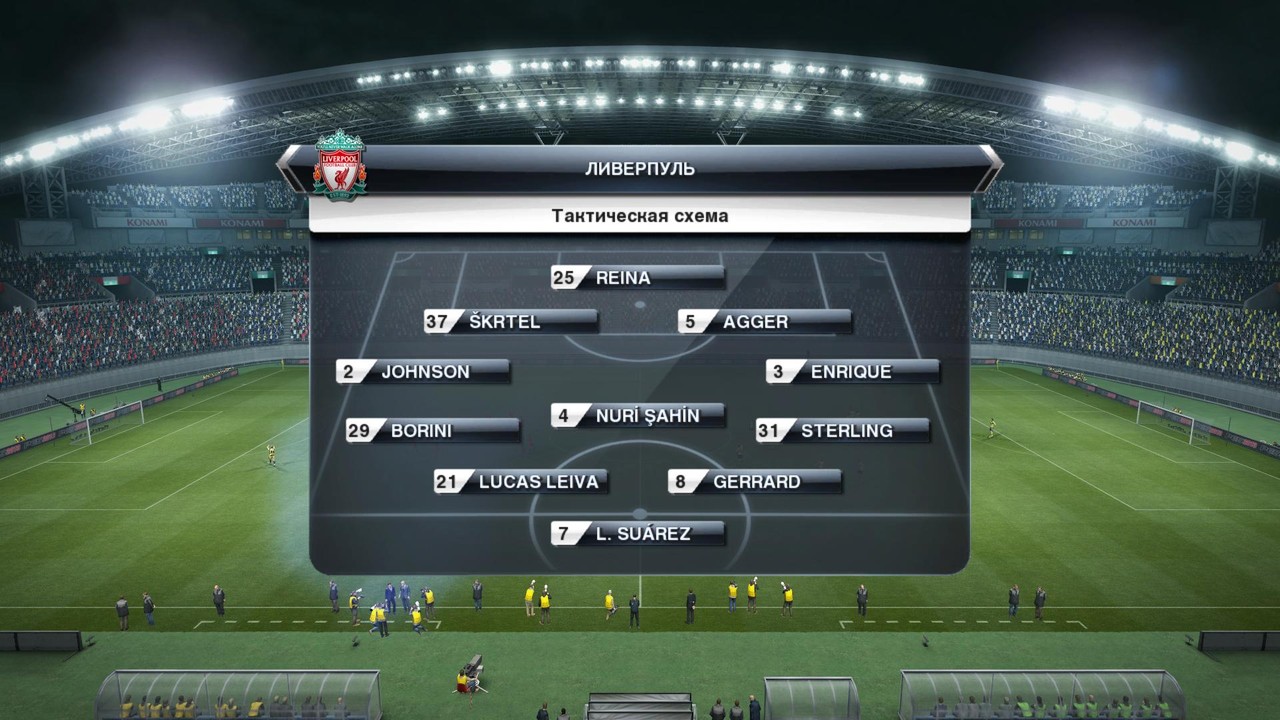Choose Gerrard in the formation
Screen dimensions: 1280x720
click(x=755, y=482)
